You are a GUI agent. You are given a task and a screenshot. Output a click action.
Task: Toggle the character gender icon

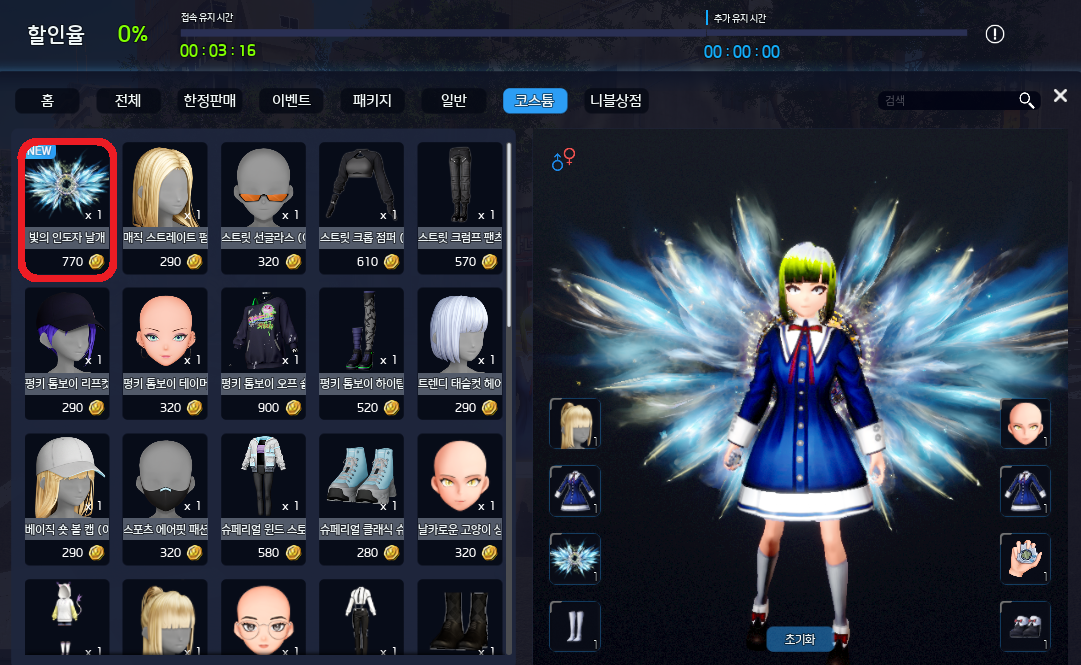click(564, 159)
